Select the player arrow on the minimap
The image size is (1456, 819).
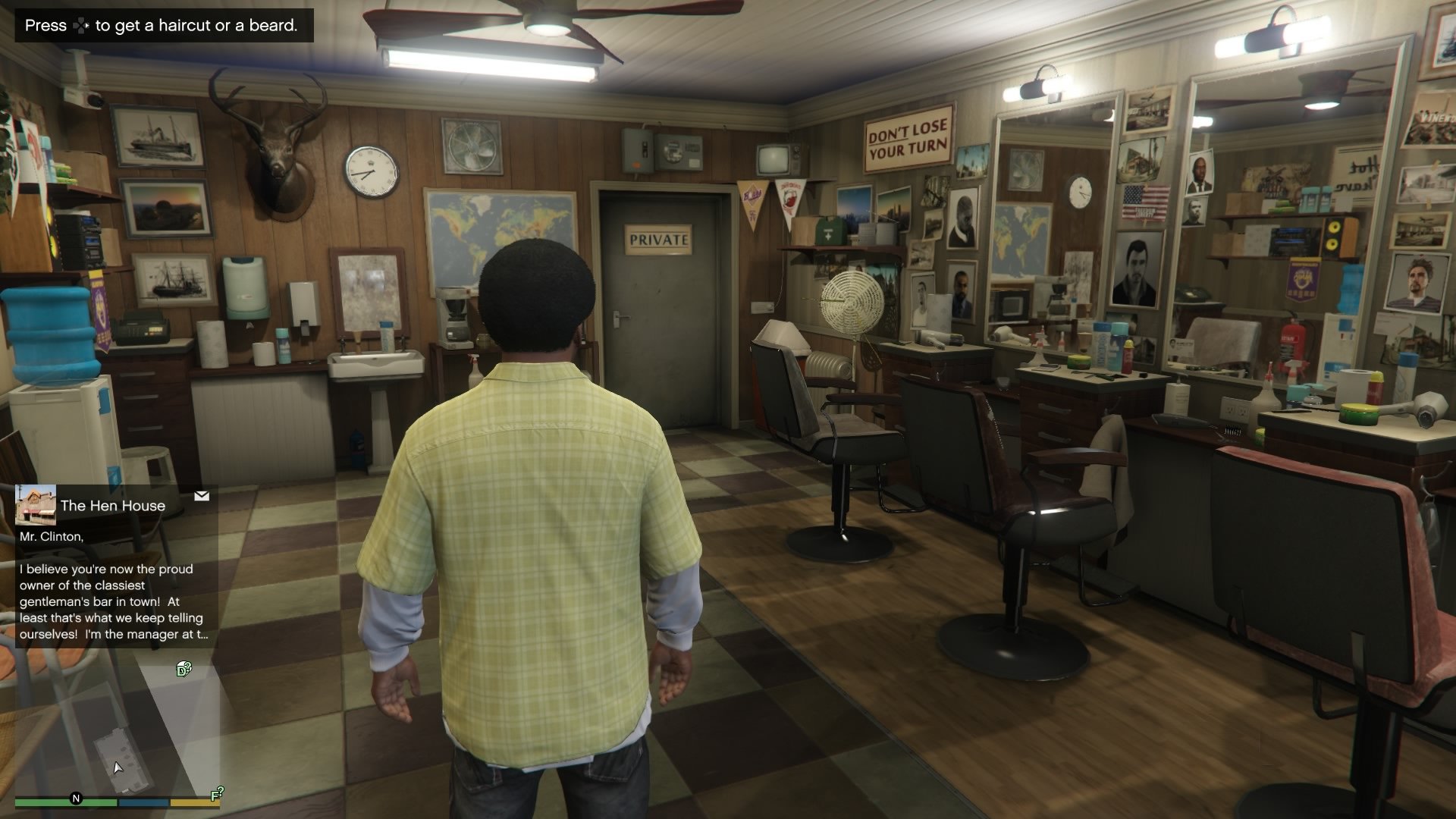(x=118, y=767)
